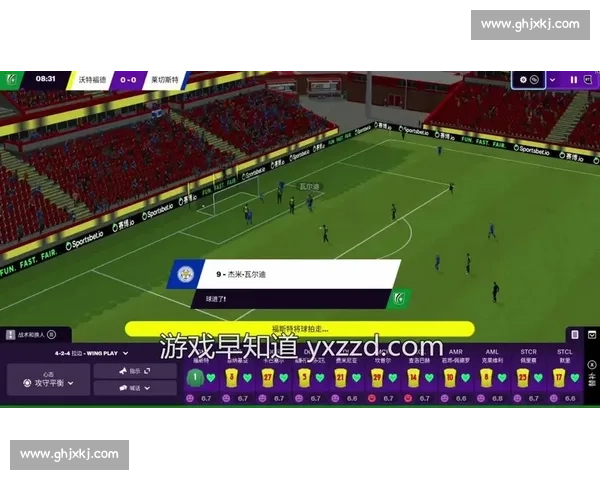The image size is (600, 480).
Task: Select goalkeeper shirt number 1
Action: pos(196,377)
